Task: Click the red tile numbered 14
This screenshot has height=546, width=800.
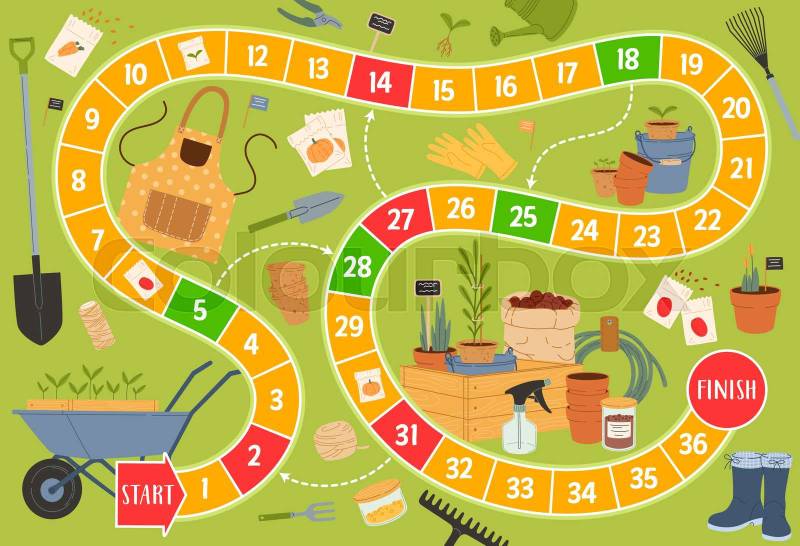Action: (x=380, y=81)
